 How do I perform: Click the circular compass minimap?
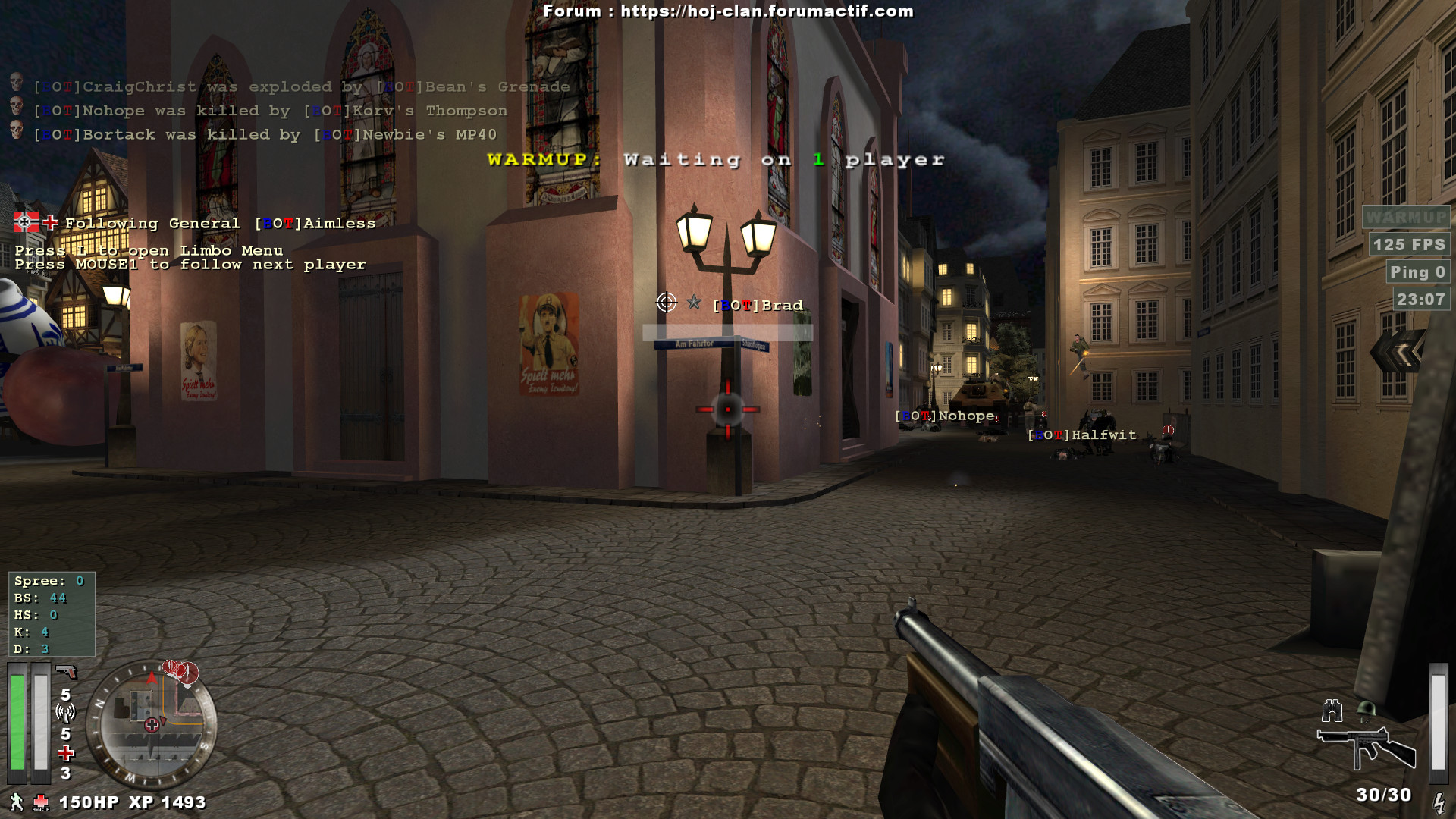point(152,724)
